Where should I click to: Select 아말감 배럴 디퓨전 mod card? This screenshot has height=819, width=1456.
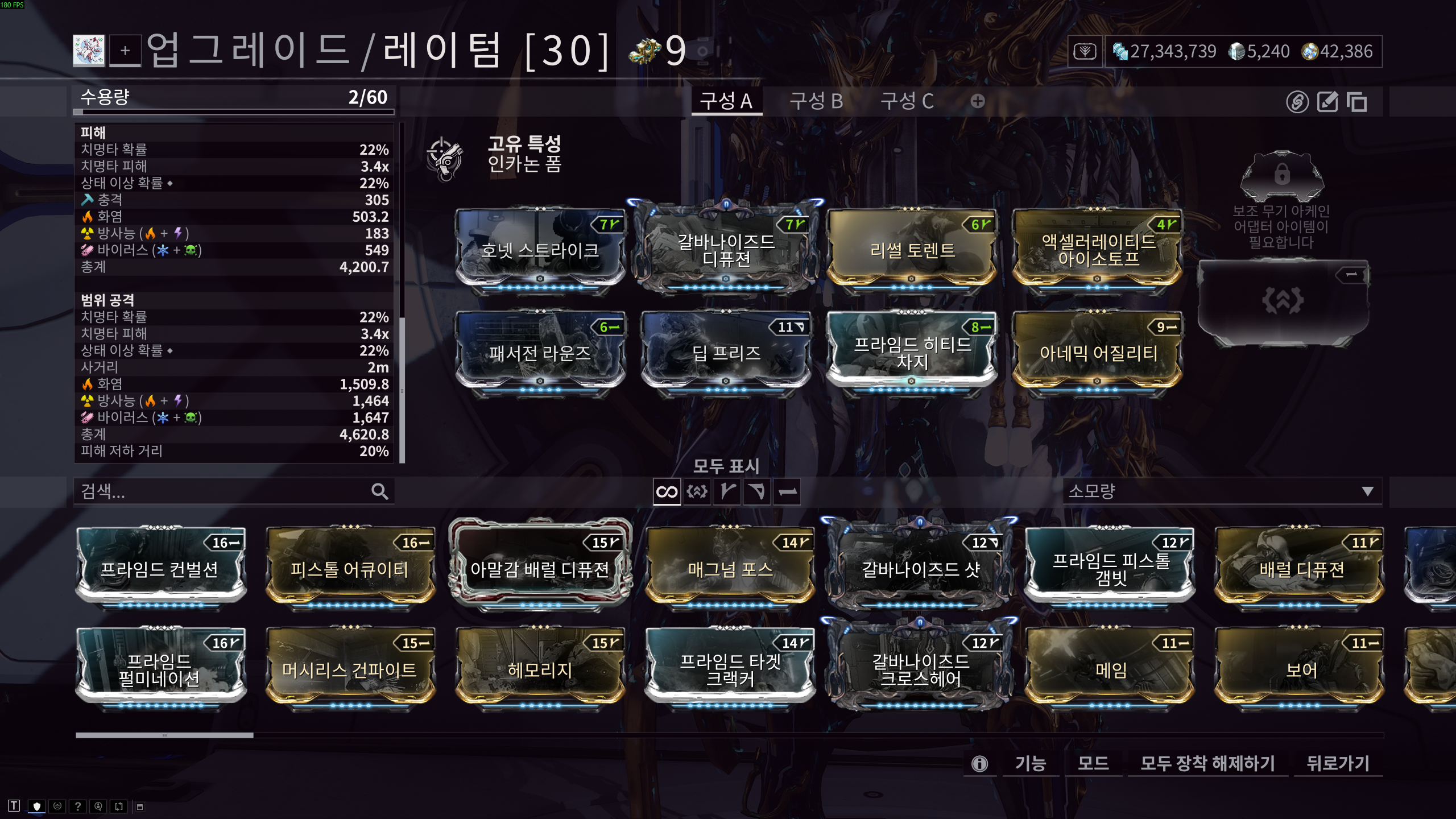tap(540, 569)
